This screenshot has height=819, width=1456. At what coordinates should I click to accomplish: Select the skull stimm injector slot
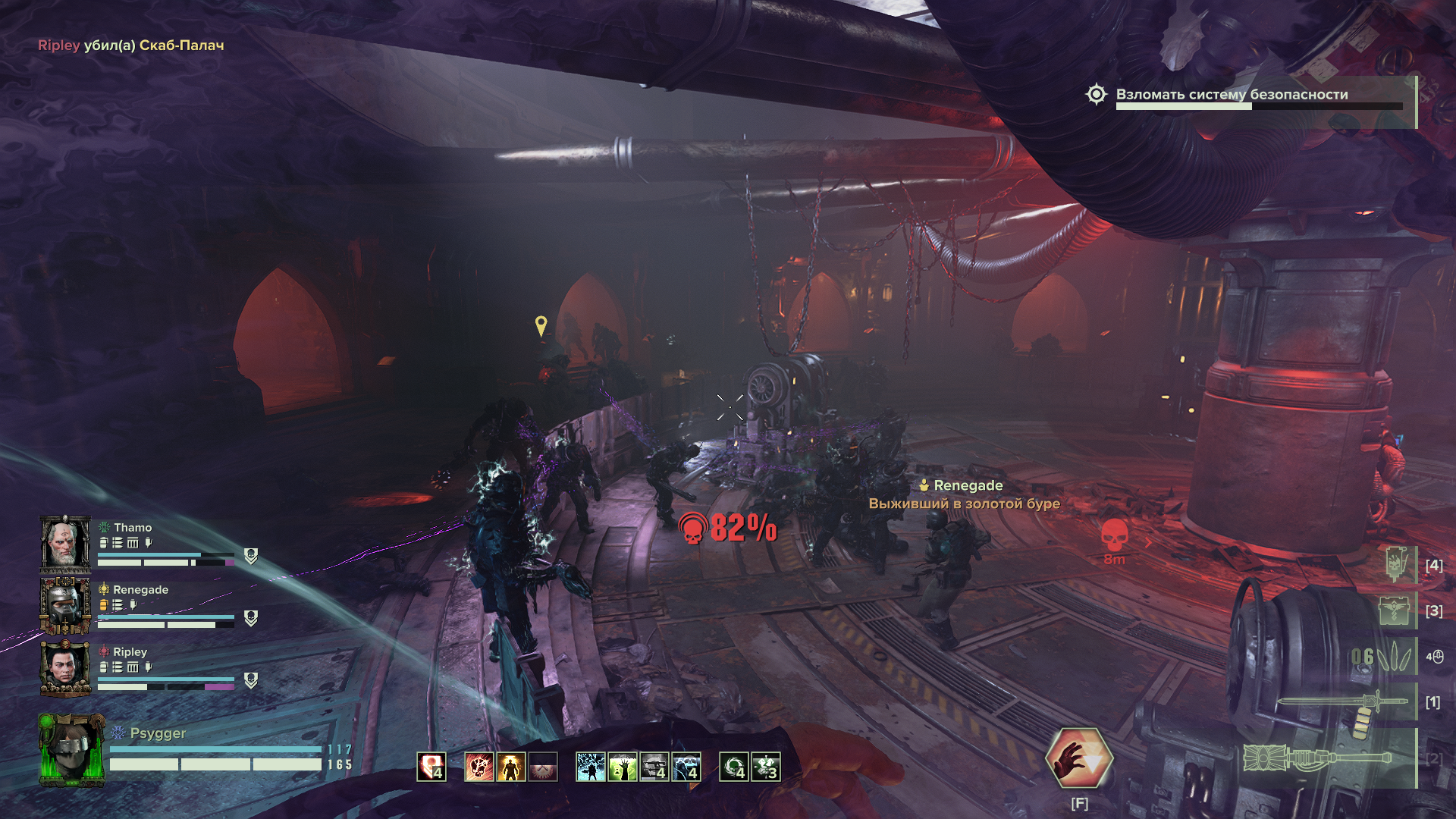point(1394,565)
